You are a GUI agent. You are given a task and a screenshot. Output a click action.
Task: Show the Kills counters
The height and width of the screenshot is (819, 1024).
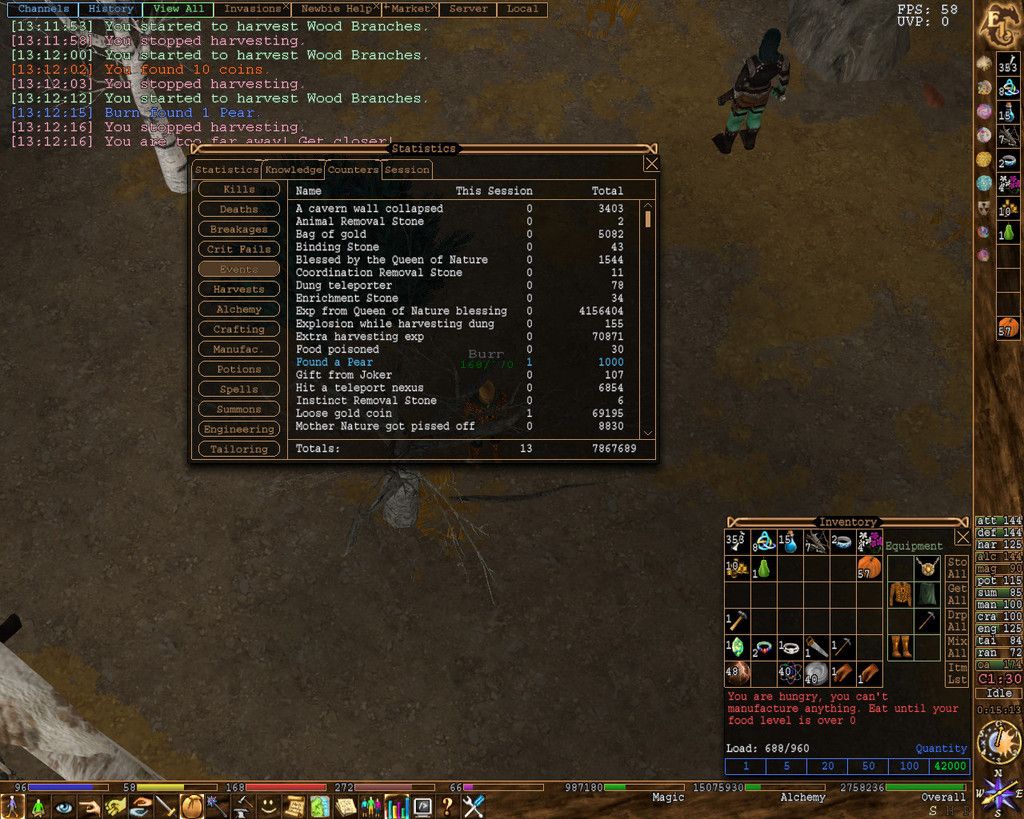click(x=239, y=189)
